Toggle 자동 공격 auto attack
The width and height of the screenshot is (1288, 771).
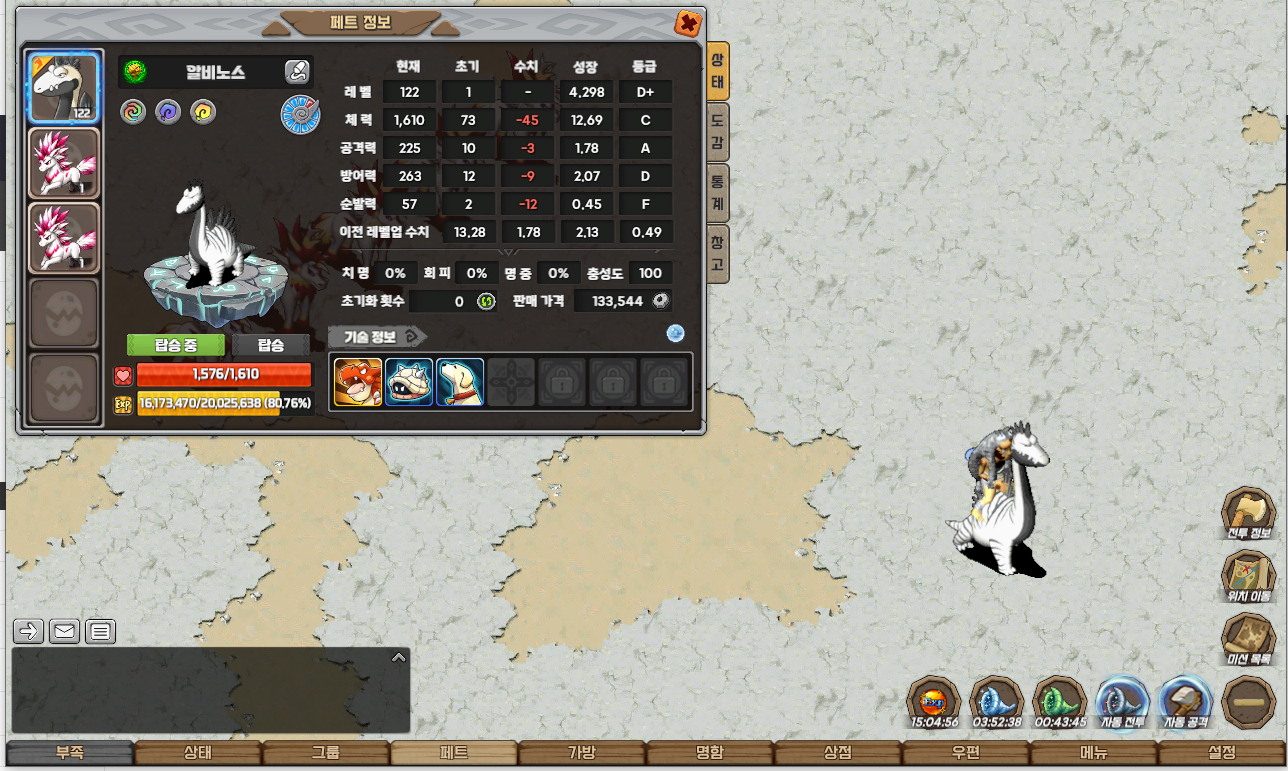(x=1185, y=702)
